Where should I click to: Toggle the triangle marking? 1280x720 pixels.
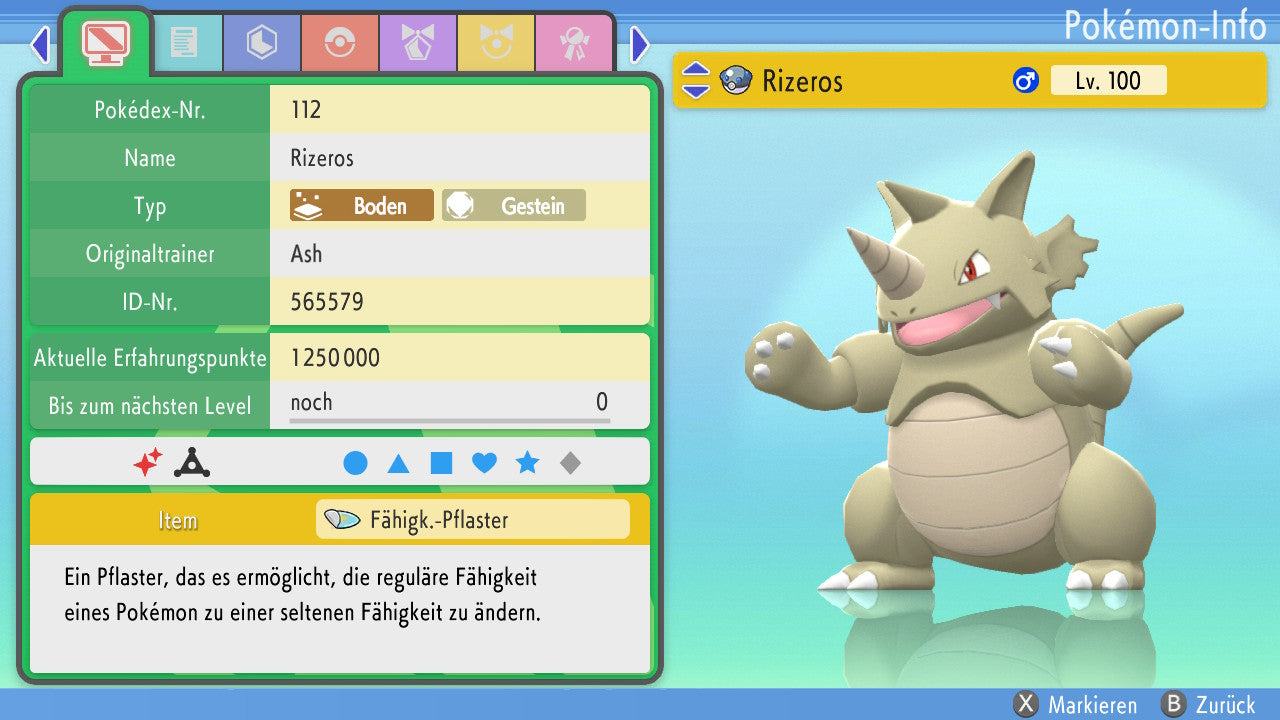coord(398,463)
